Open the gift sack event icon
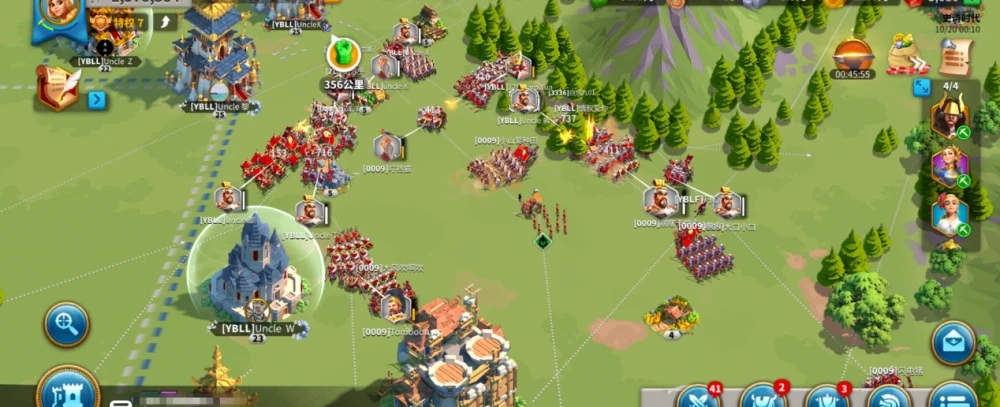 [908, 52]
